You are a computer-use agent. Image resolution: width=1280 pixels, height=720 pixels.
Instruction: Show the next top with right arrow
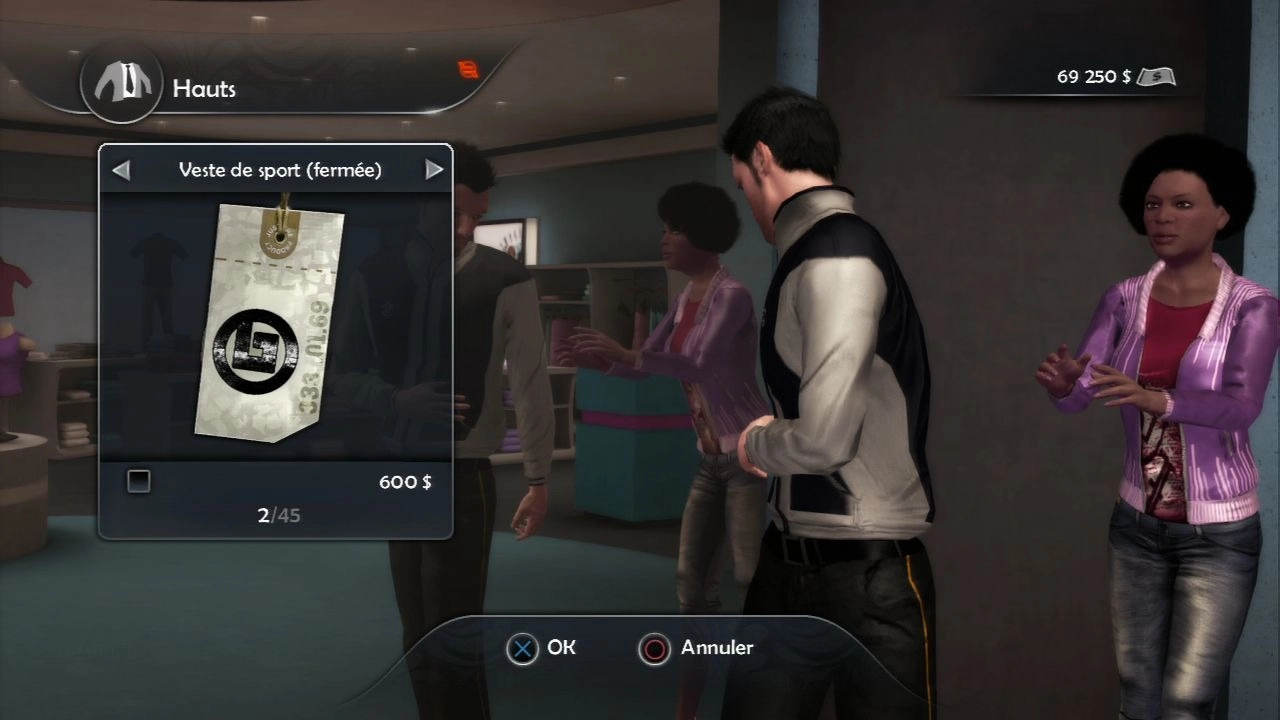point(434,170)
